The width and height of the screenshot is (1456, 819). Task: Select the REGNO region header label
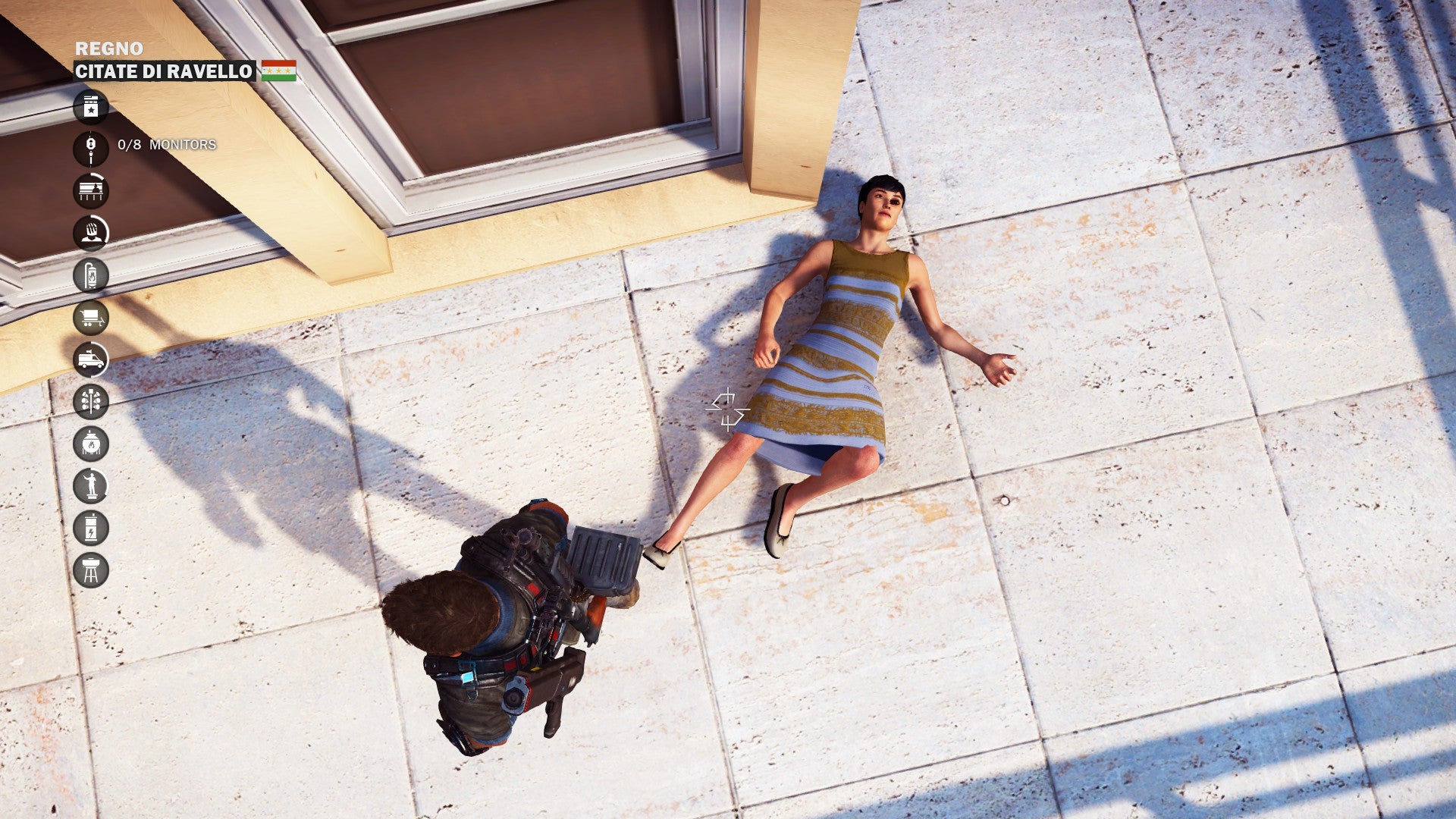108,47
